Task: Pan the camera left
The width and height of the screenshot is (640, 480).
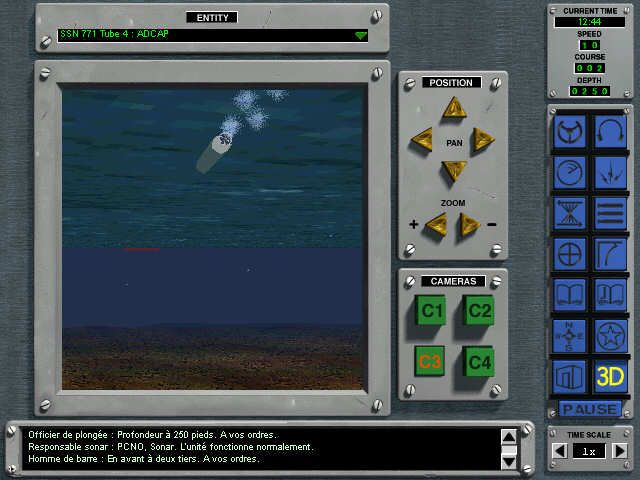Action: [423, 140]
